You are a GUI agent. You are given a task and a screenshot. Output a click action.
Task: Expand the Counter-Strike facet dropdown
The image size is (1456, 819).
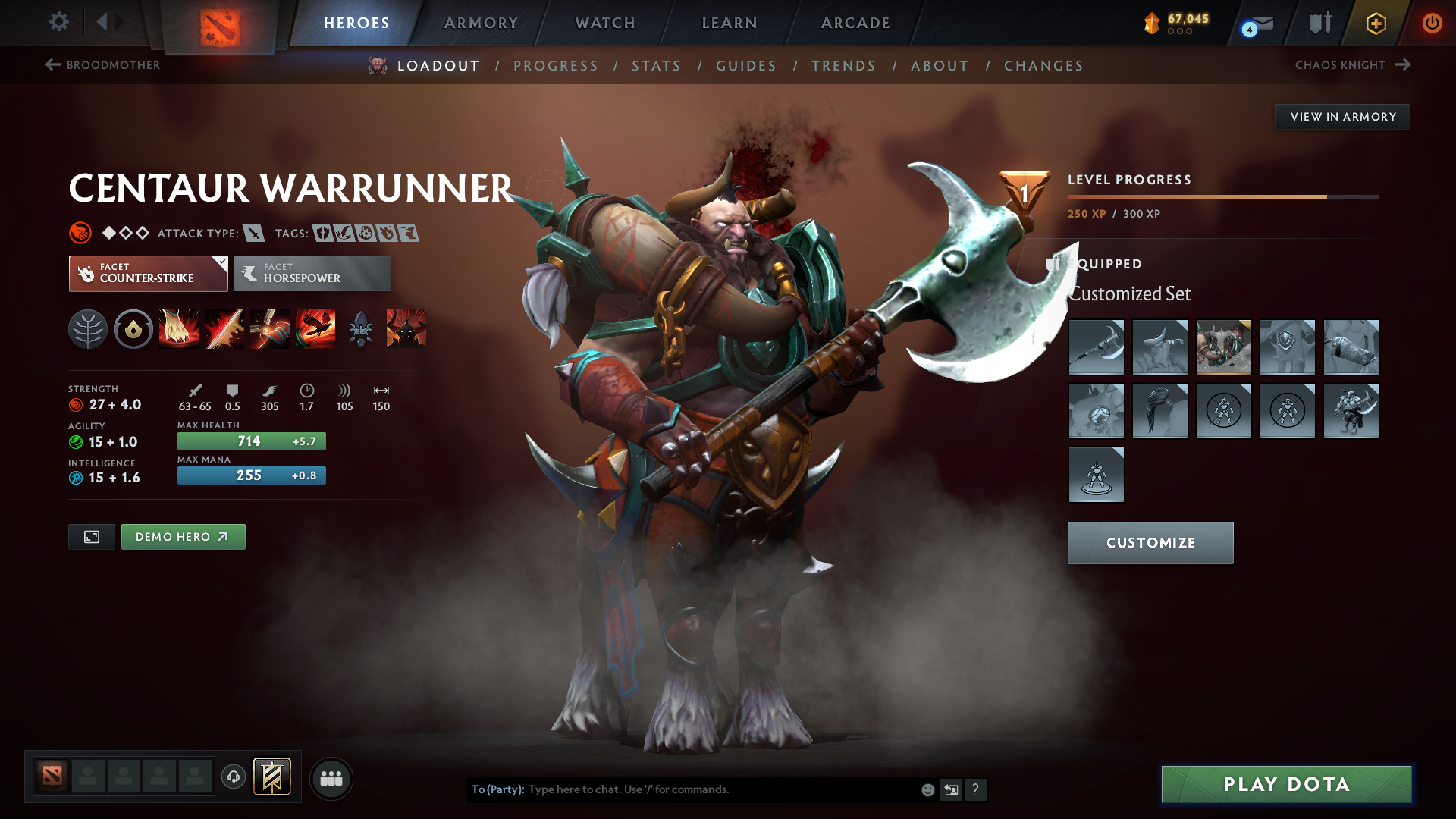click(x=221, y=263)
